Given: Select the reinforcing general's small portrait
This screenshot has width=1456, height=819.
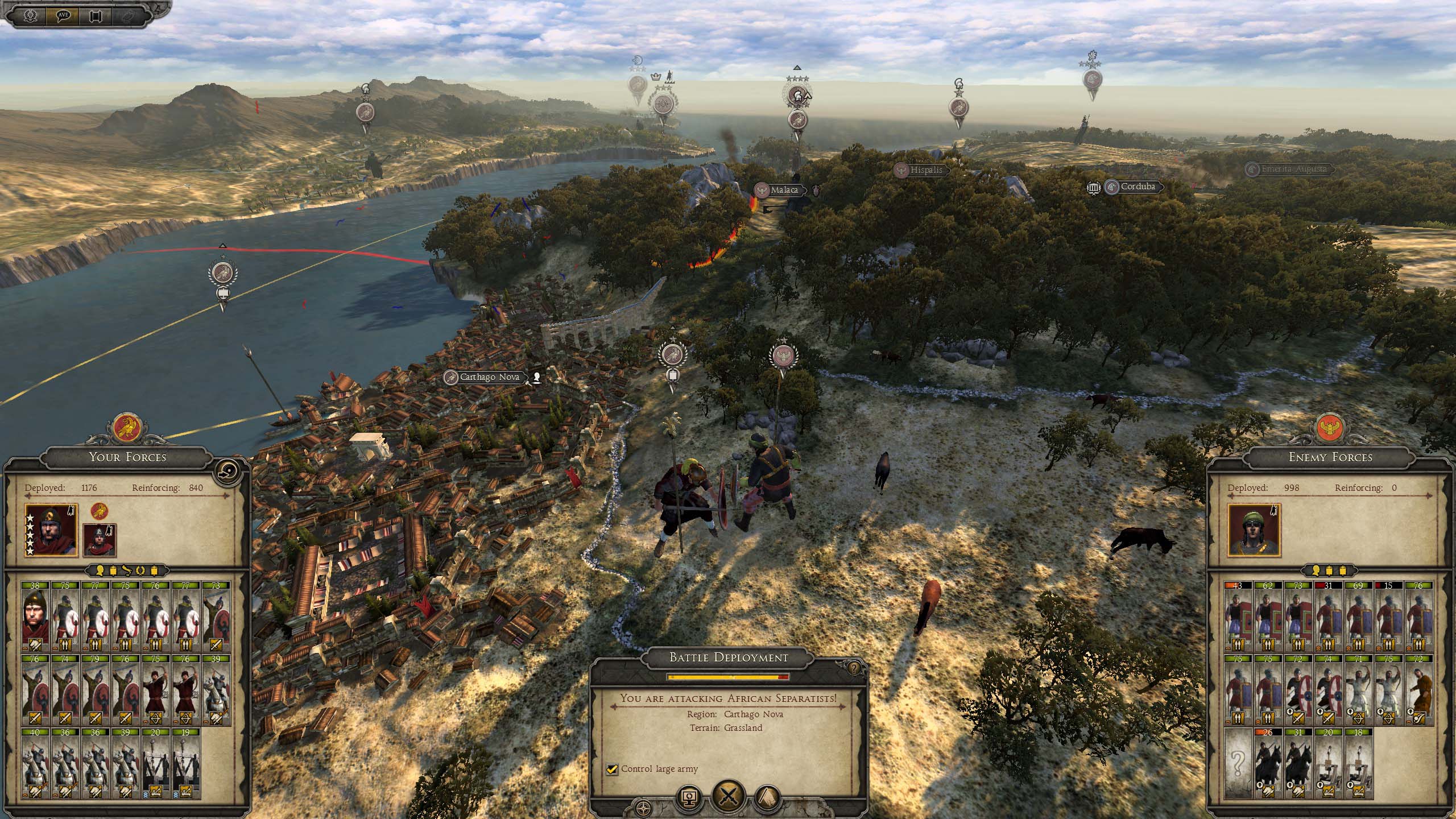Looking at the screenshot, I should tap(100, 540).
